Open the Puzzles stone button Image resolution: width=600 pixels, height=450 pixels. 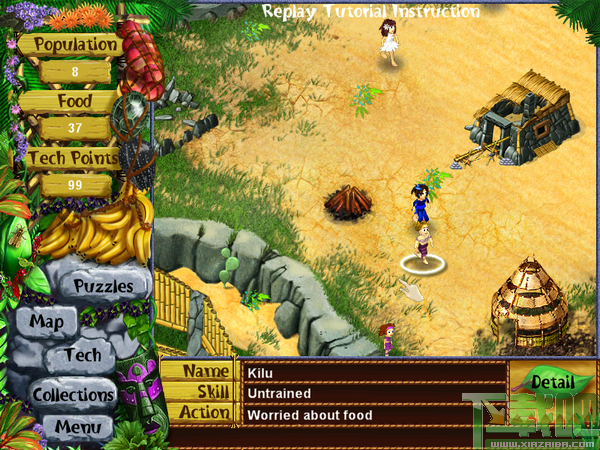pos(103,286)
